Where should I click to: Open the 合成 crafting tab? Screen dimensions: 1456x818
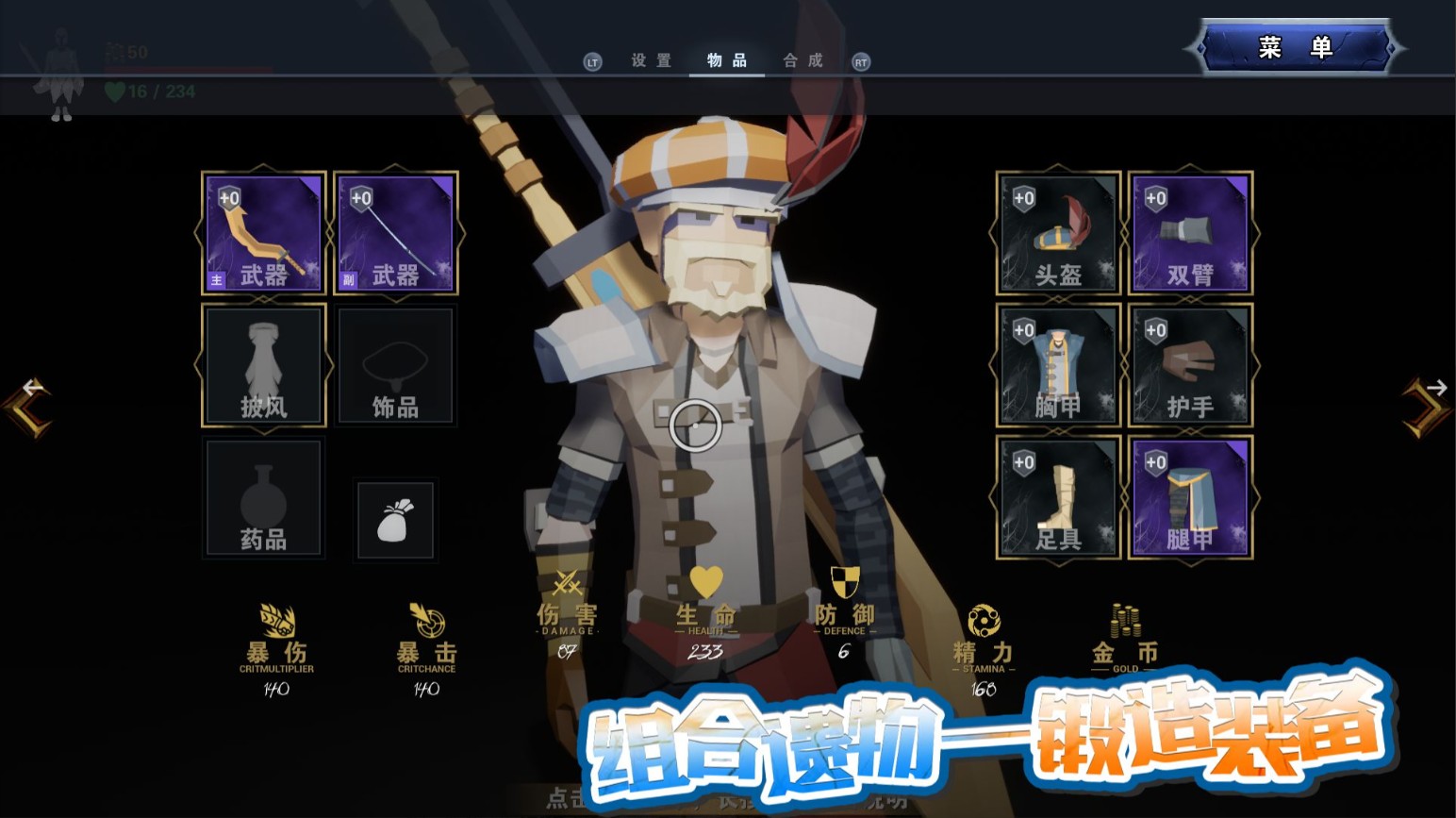tap(801, 60)
